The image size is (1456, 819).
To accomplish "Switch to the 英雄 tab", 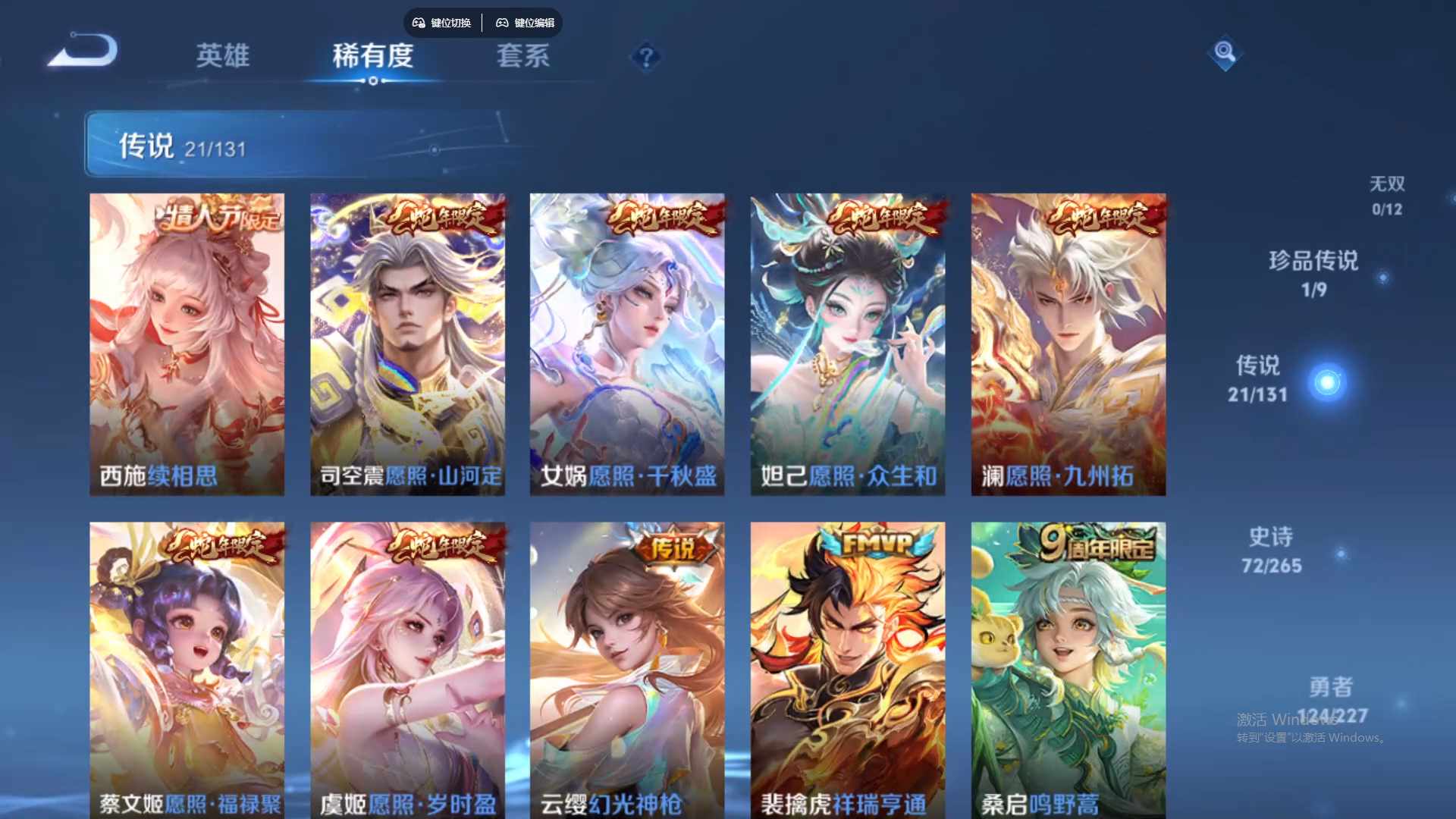I will [x=222, y=56].
